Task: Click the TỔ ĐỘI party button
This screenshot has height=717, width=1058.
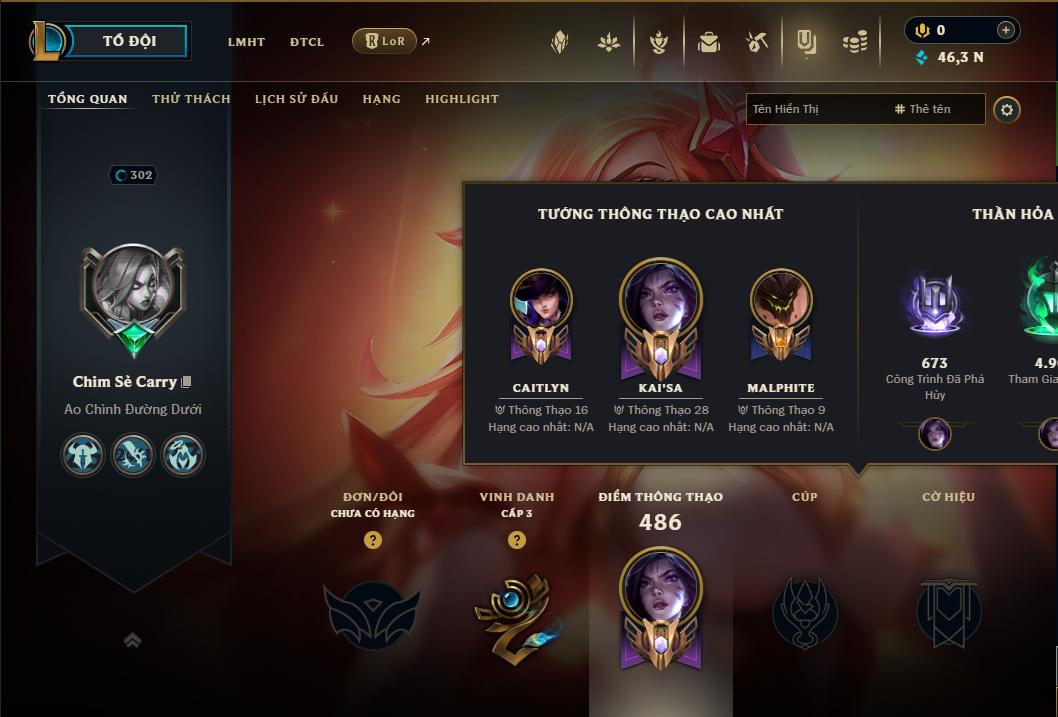Action: coord(129,41)
